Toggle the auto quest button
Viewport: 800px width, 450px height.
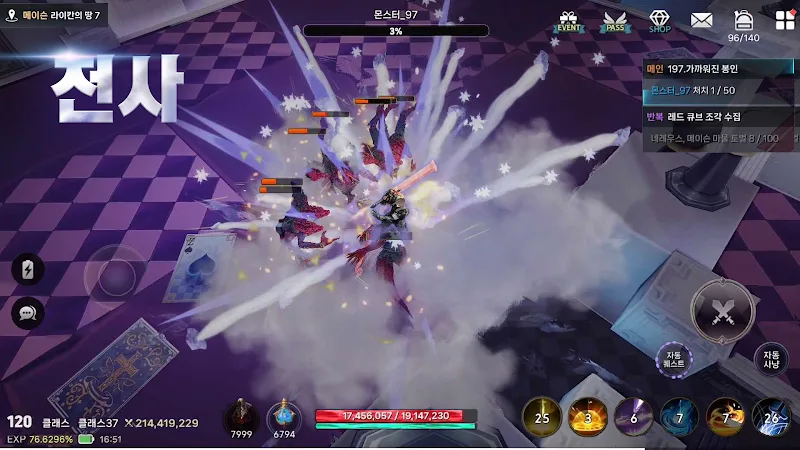point(673,360)
